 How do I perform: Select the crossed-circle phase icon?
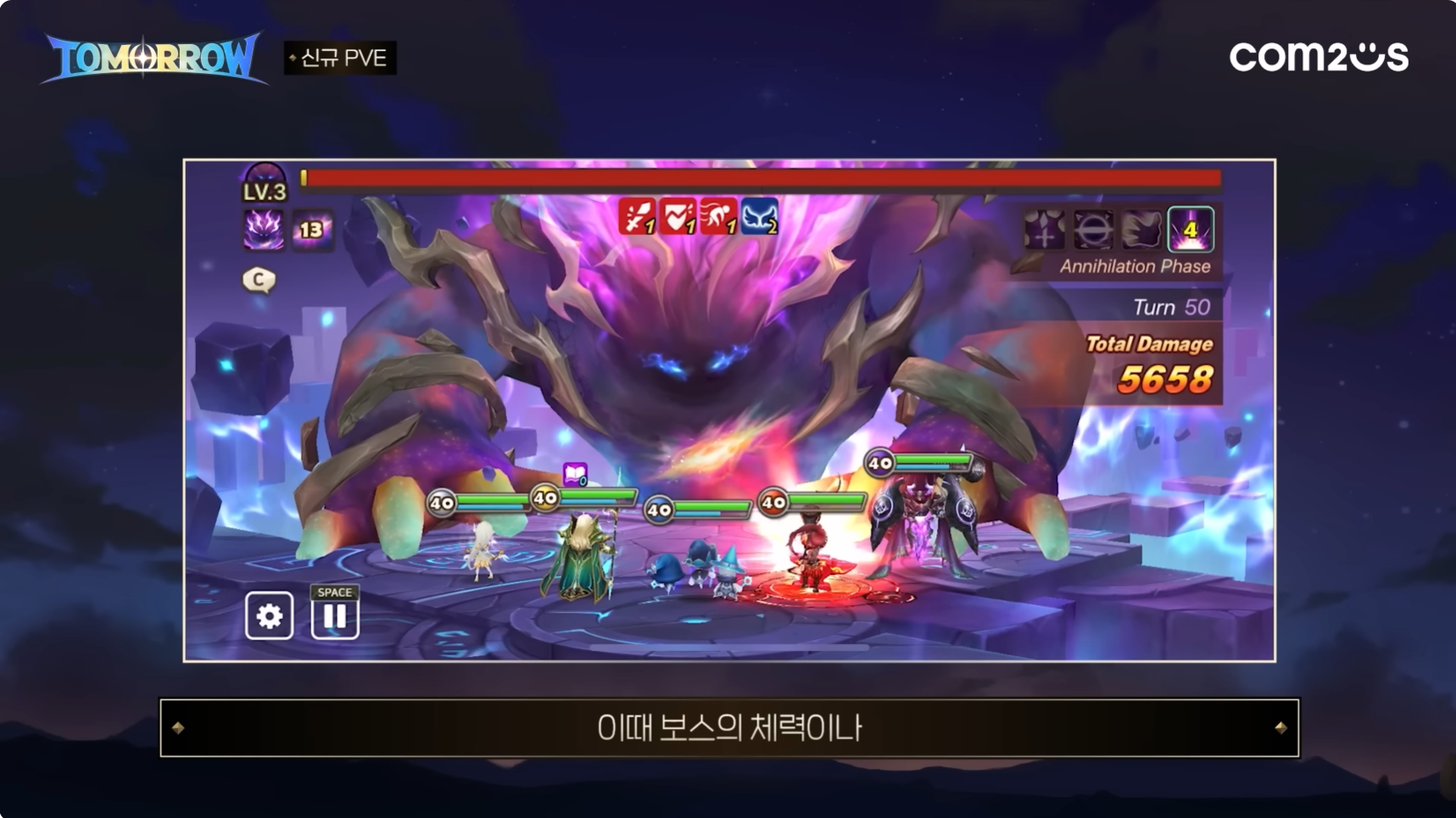click(1093, 230)
